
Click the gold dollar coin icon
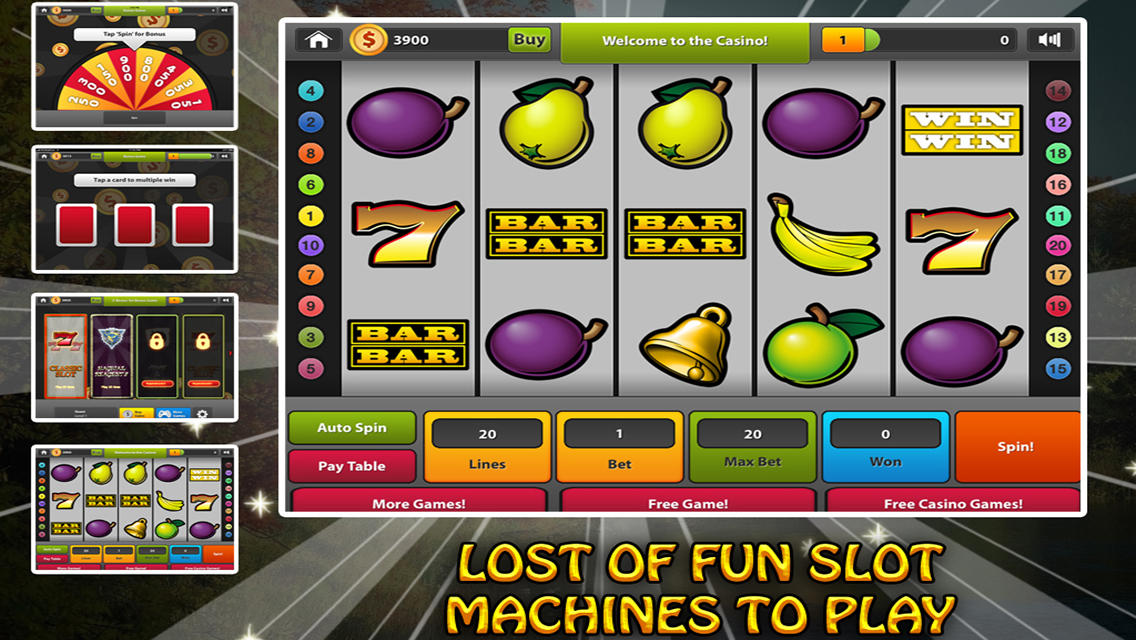click(368, 40)
